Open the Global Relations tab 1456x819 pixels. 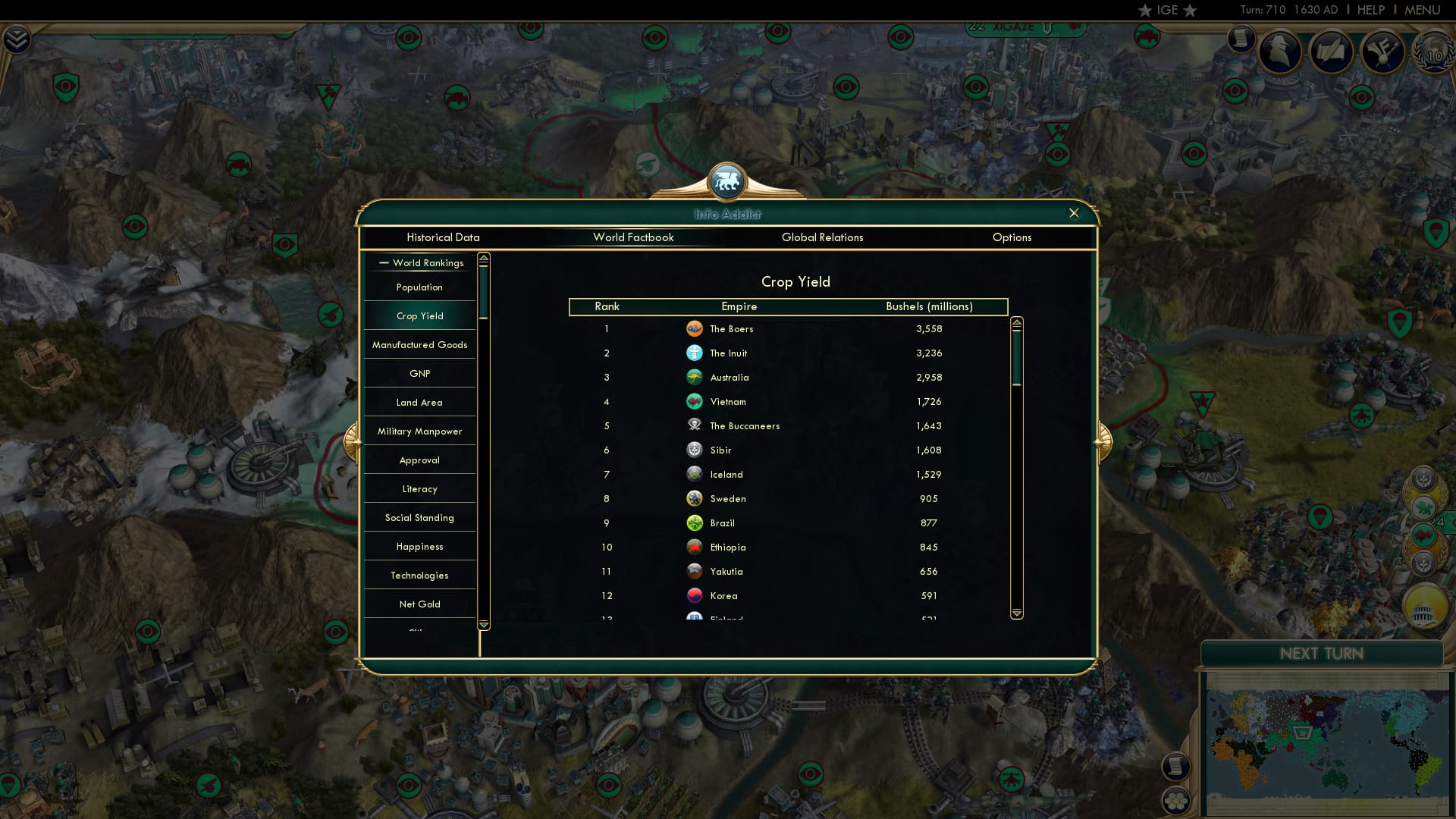coord(823,237)
